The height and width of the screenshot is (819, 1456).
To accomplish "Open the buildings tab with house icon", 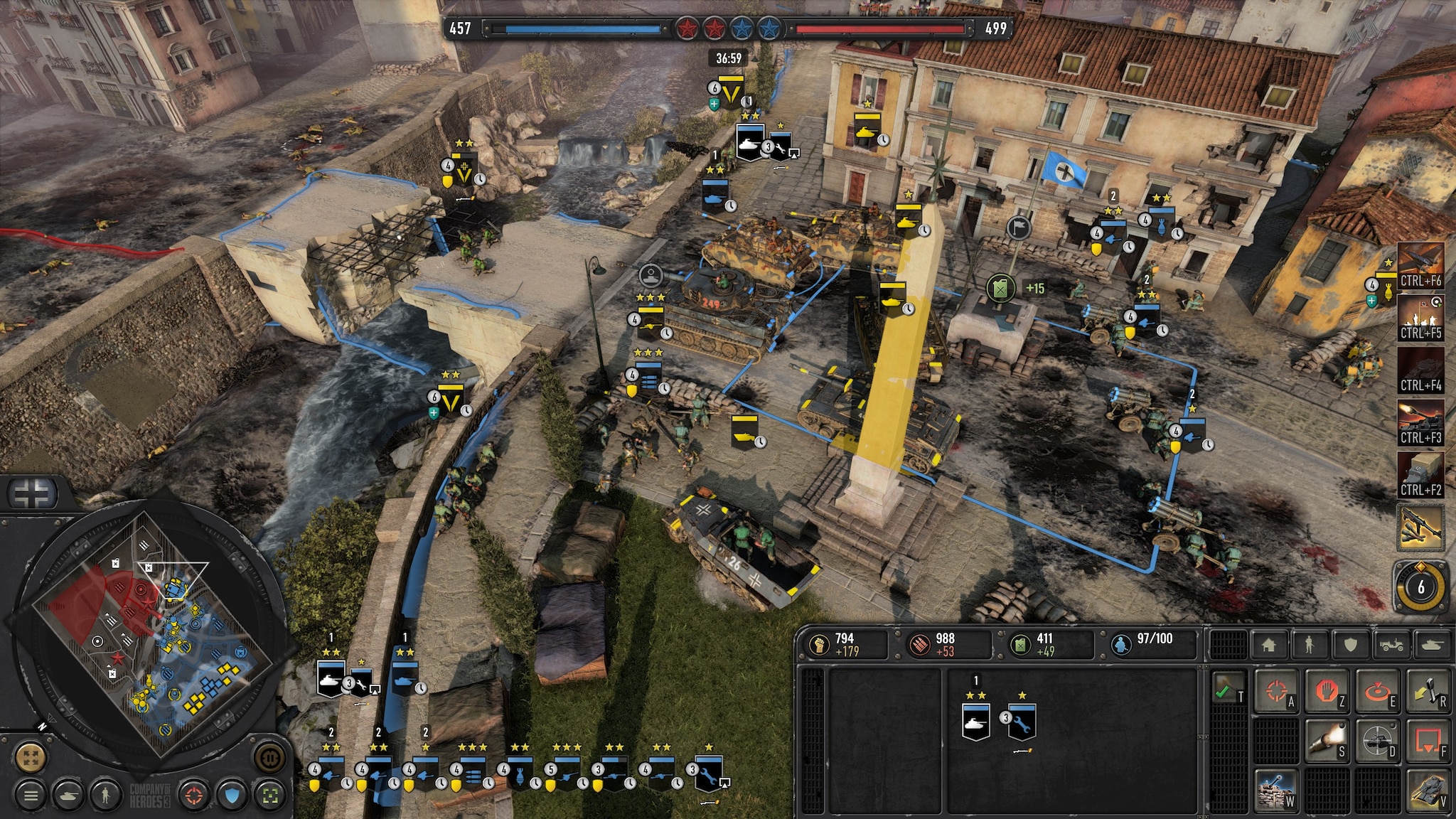I will click(1269, 645).
